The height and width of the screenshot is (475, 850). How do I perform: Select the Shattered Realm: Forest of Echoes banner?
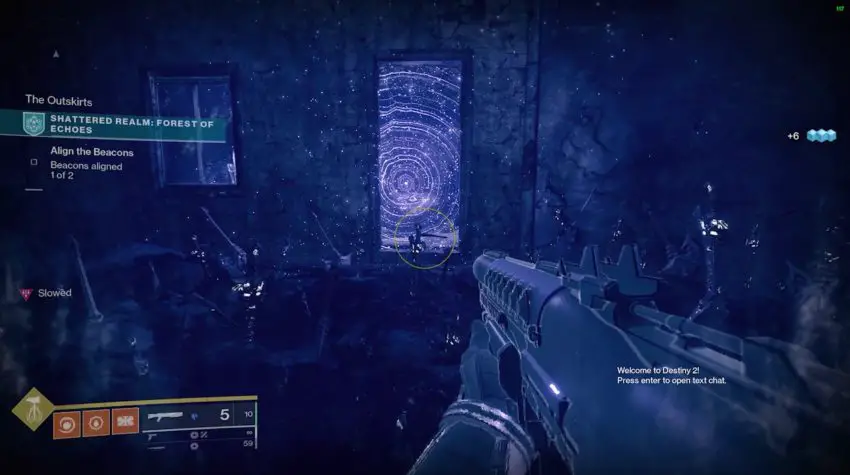click(x=120, y=124)
